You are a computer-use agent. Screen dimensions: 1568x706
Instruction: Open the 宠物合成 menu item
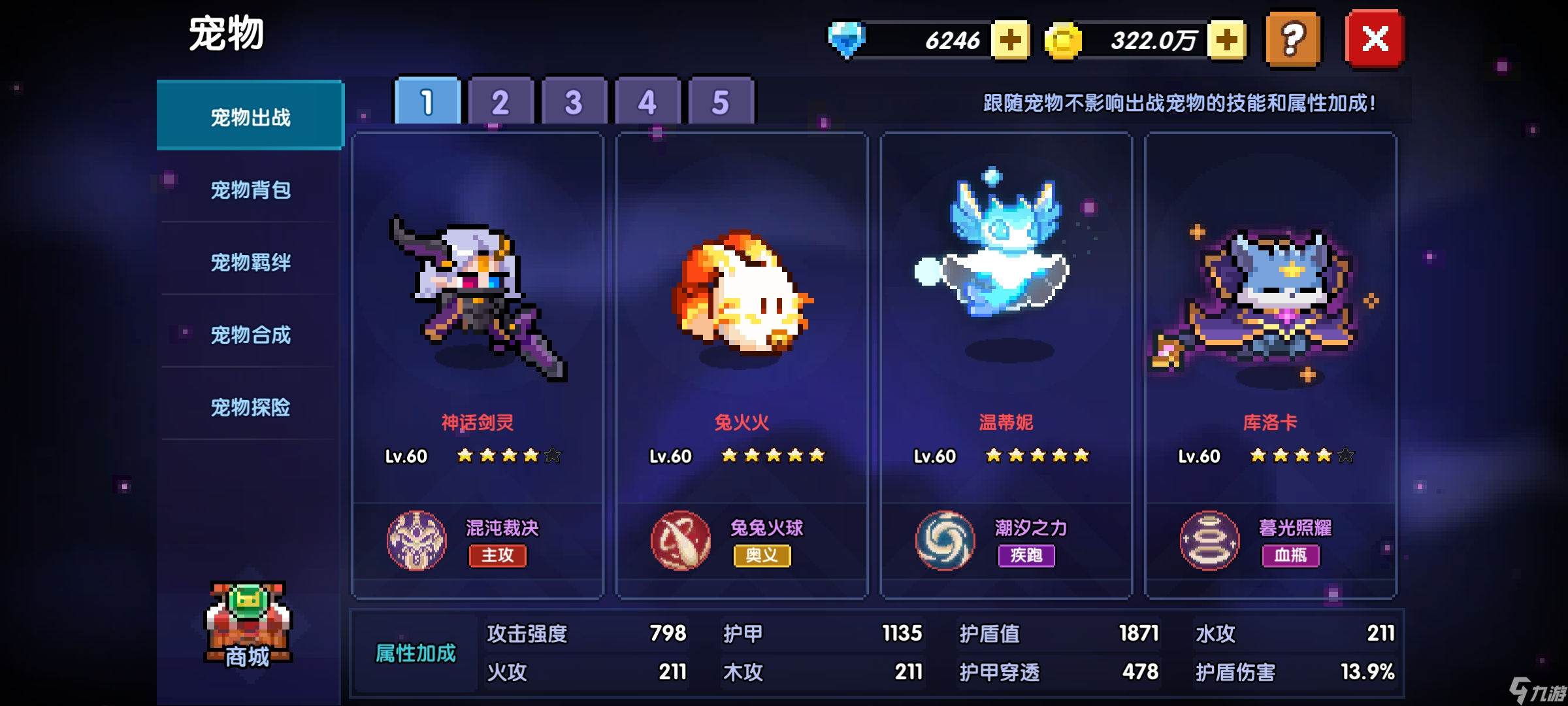tap(250, 335)
